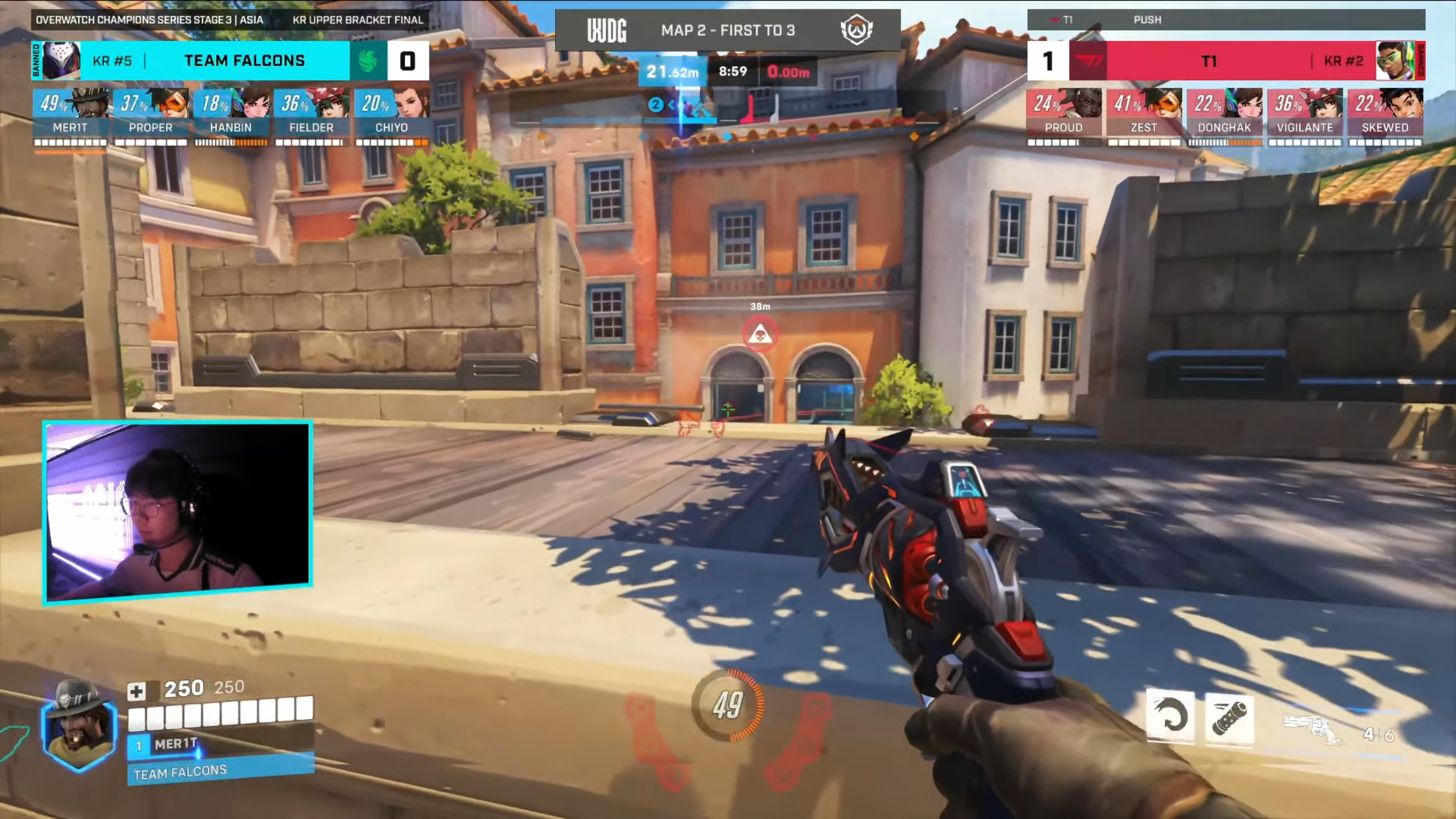Select PROUD's player card

pyautogui.click(x=1064, y=117)
